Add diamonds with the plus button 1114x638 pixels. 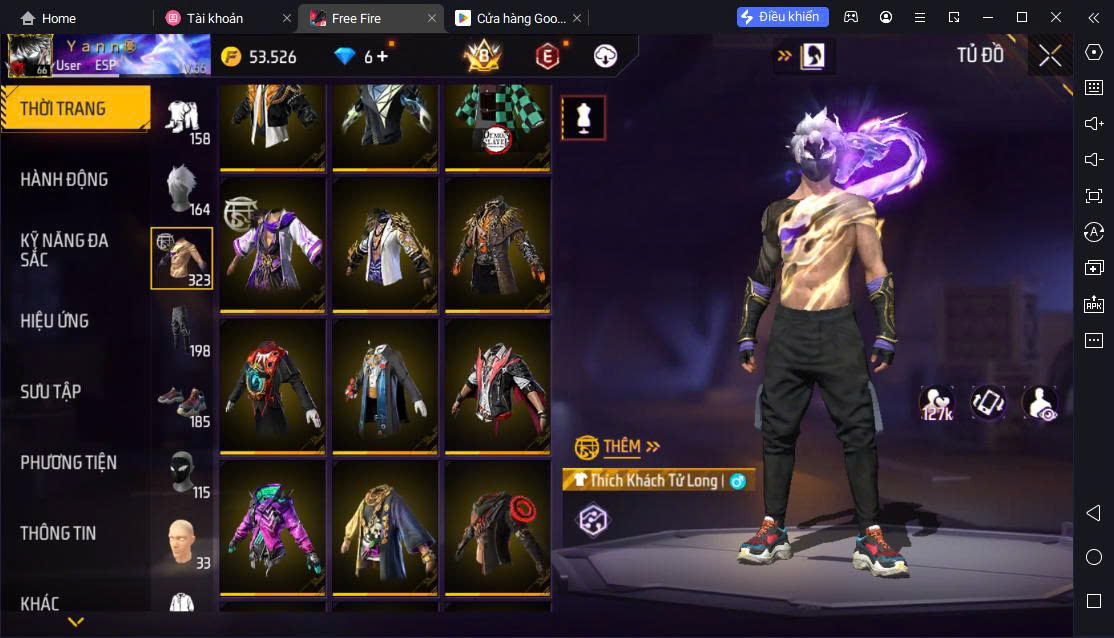[x=382, y=57]
